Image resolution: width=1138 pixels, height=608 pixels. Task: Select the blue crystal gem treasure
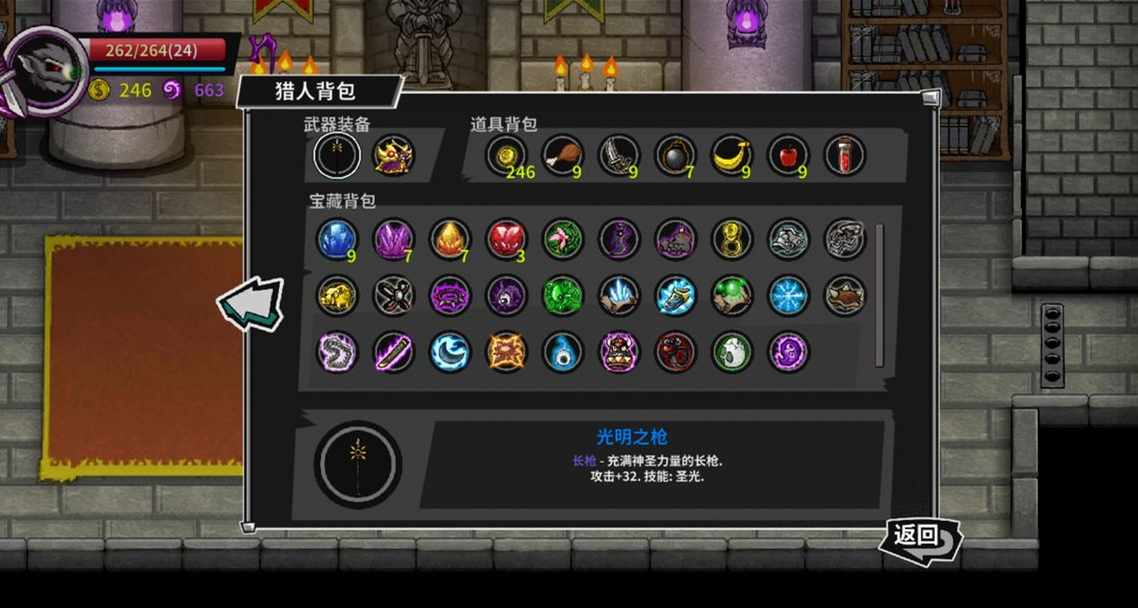point(337,240)
